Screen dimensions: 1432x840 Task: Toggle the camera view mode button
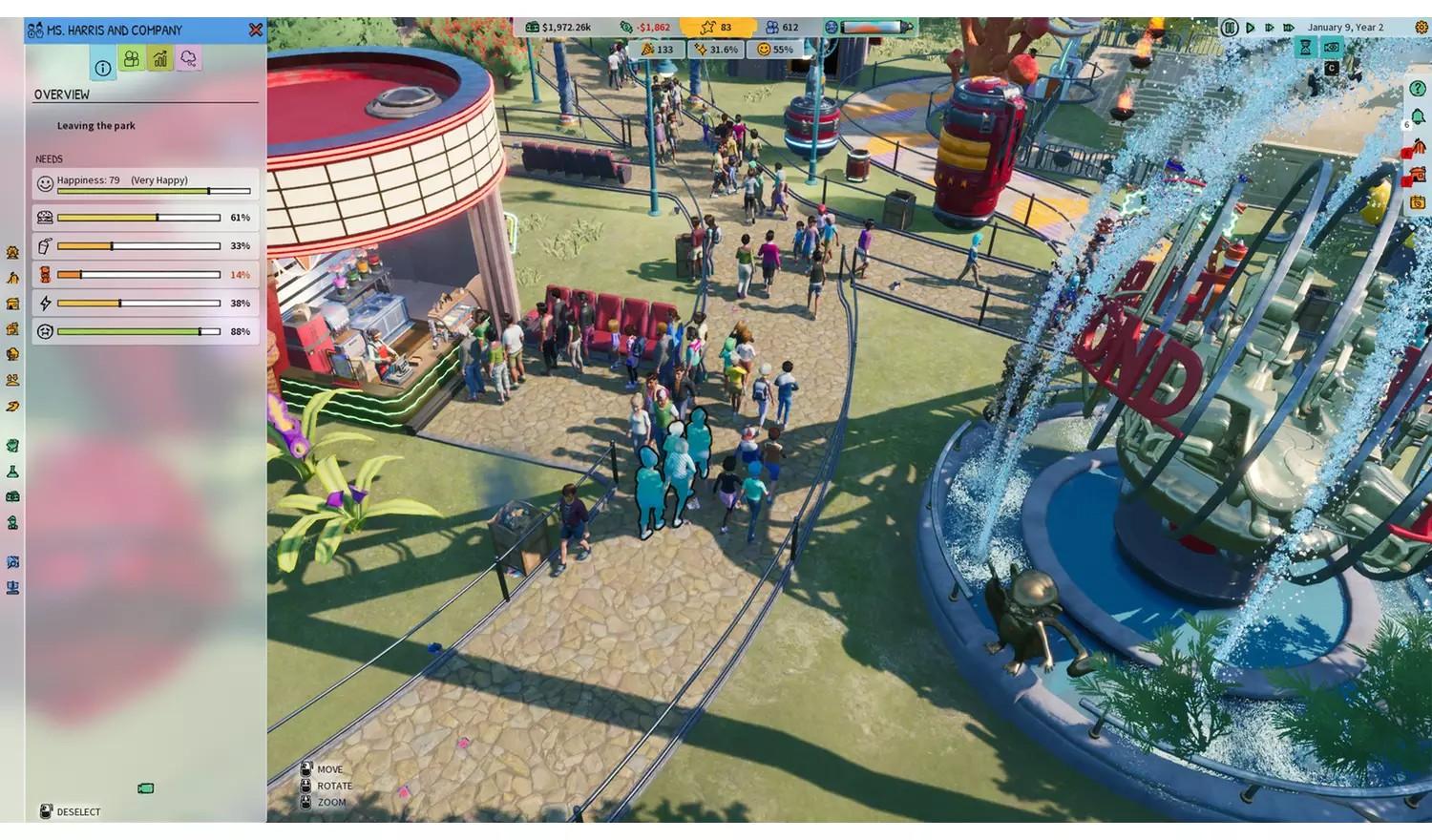click(x=1333, y=47)
